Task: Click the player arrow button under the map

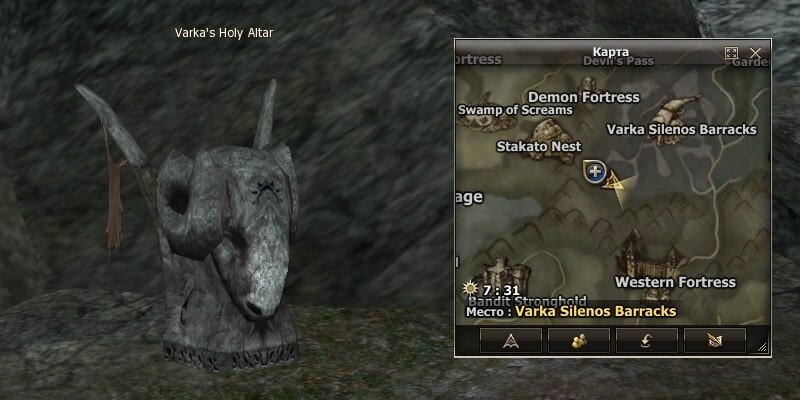Action: pyautogui.click(x=512, y=341)
